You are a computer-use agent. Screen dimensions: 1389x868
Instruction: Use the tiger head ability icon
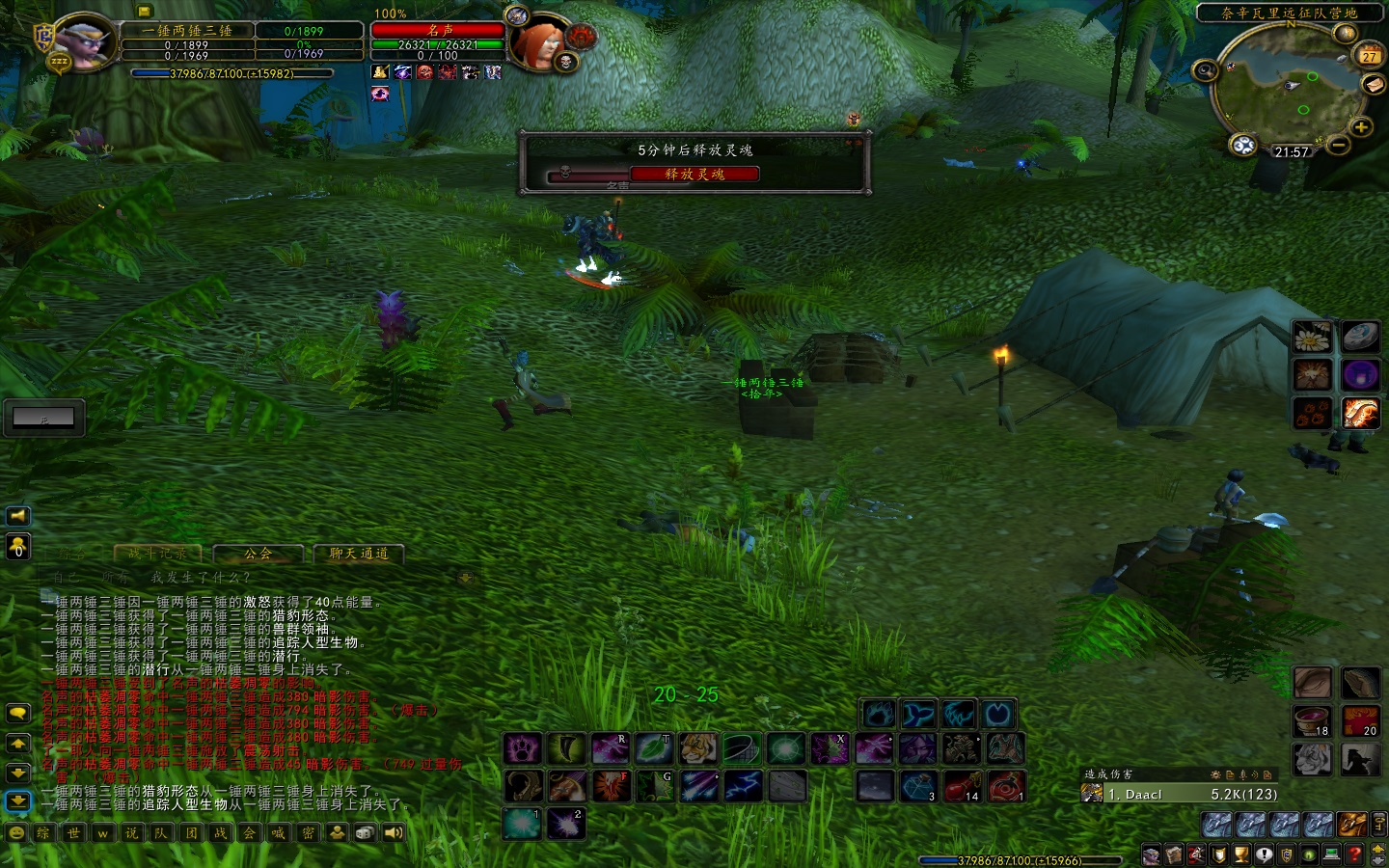(697, 748)
